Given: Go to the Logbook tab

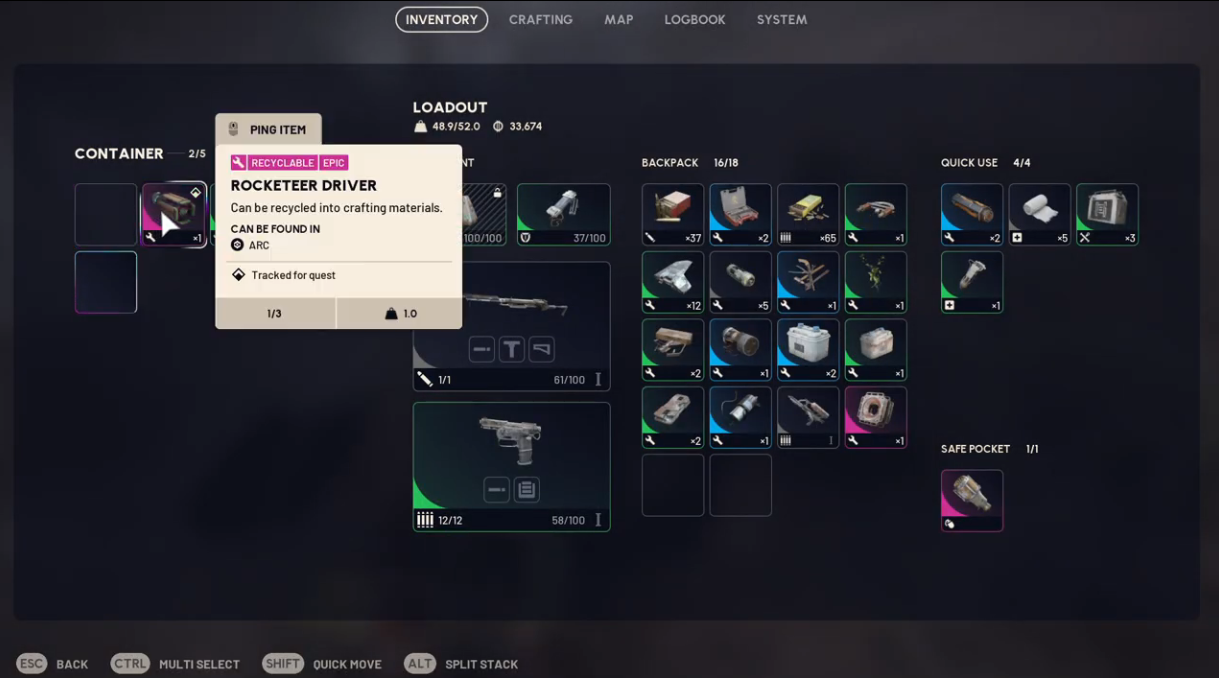Looking at the screenshot, I should coord(694,20).
